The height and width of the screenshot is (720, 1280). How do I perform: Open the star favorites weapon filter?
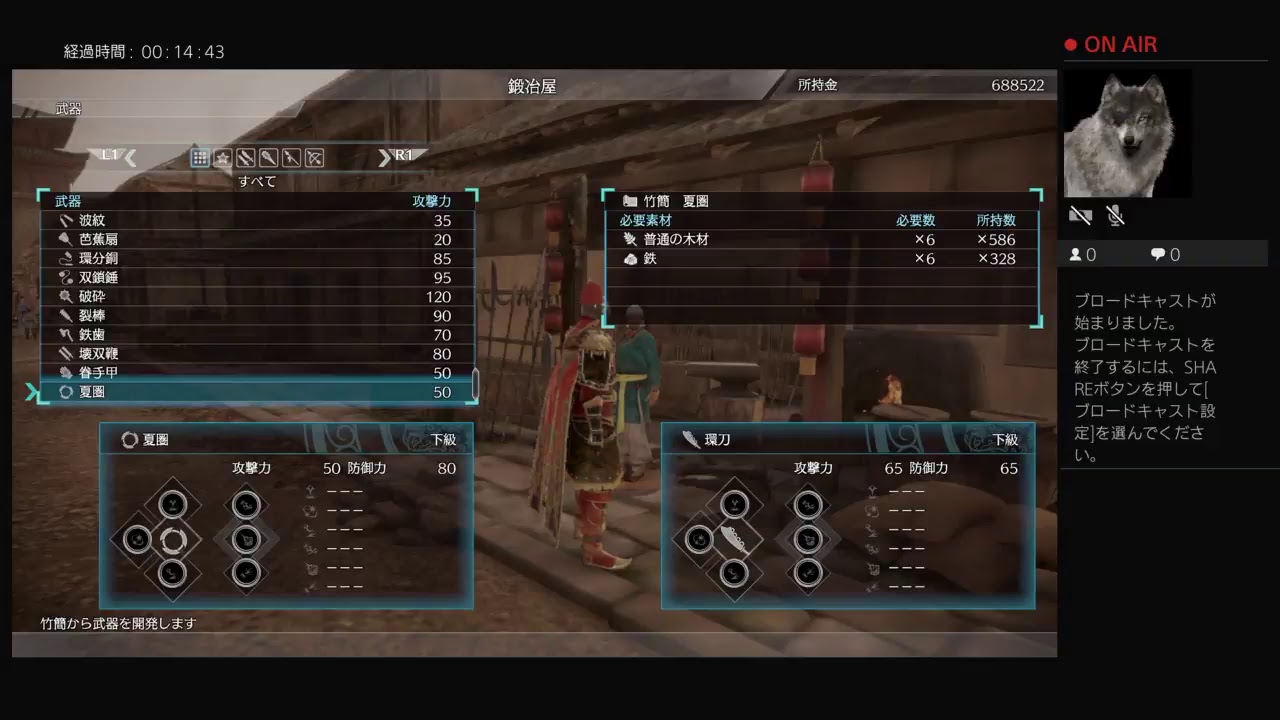[x=222, y=158]
